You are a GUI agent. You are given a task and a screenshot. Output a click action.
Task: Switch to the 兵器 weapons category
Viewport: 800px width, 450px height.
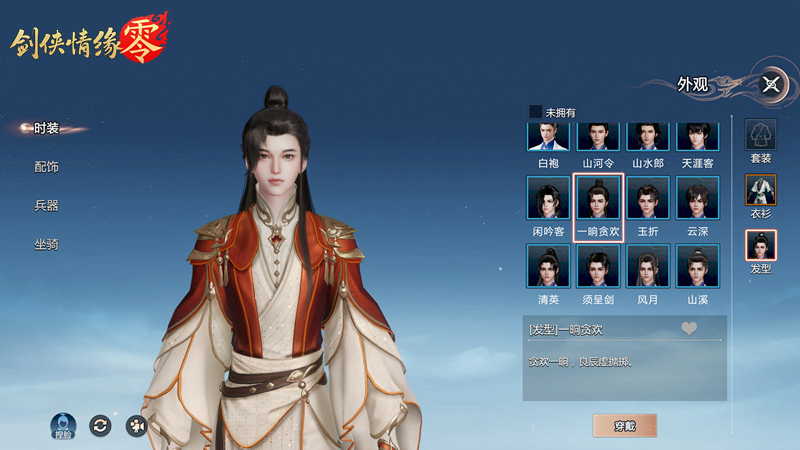46,205
